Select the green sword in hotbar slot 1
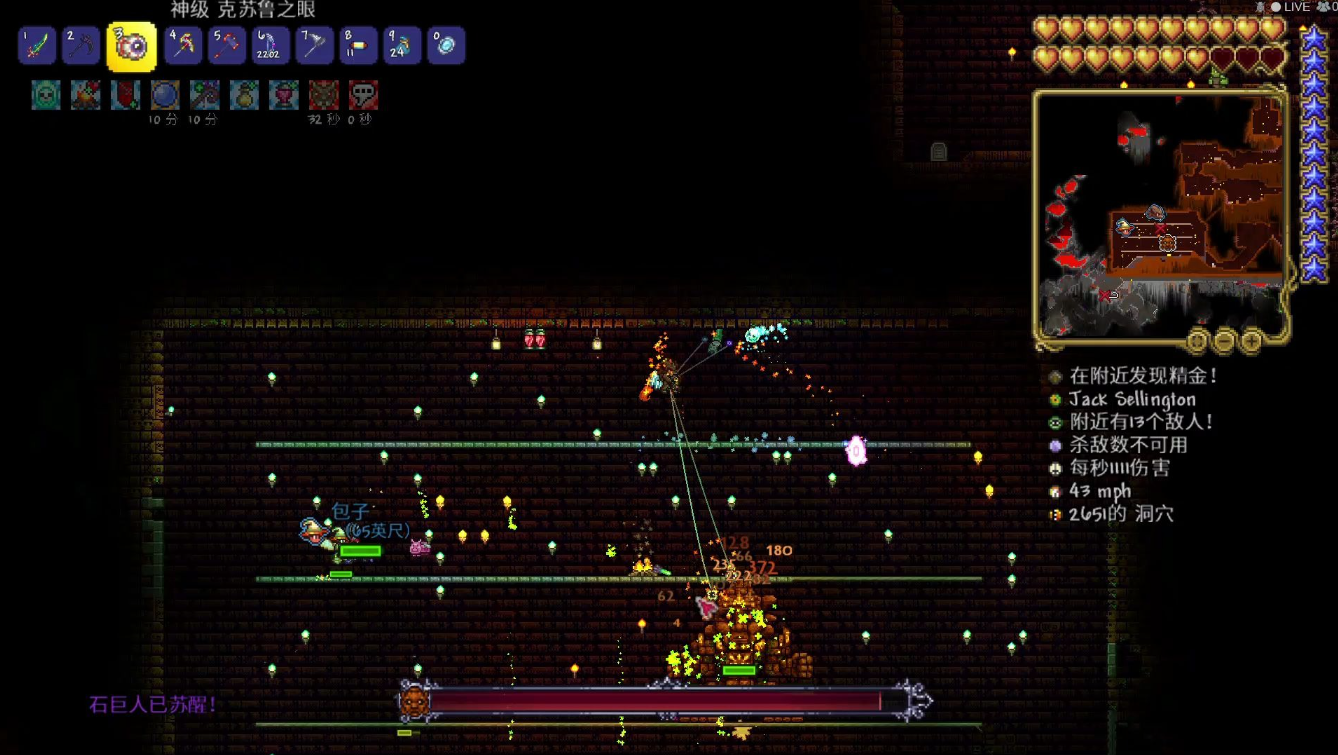Viewport: 1338px width, 755px height. tap(37, 46)
